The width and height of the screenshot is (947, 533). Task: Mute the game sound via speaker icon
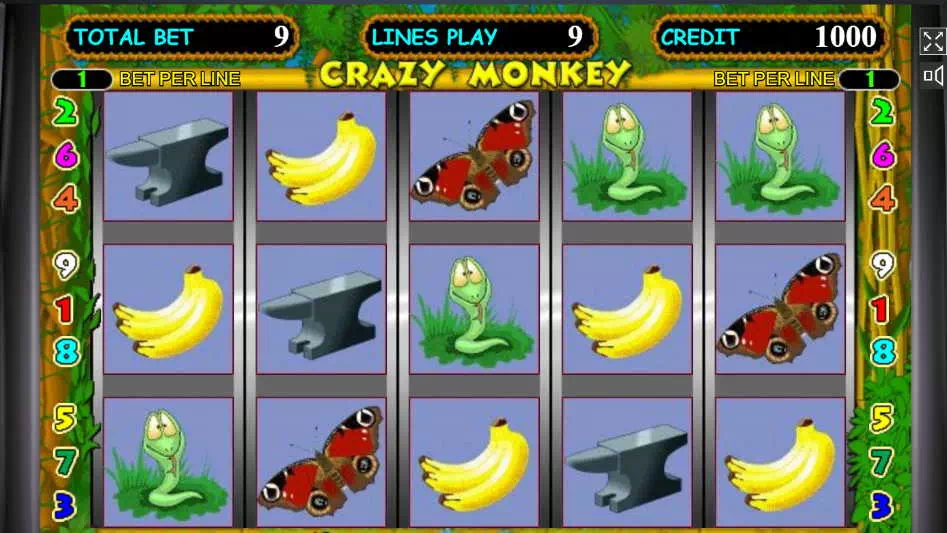point(932,76)
